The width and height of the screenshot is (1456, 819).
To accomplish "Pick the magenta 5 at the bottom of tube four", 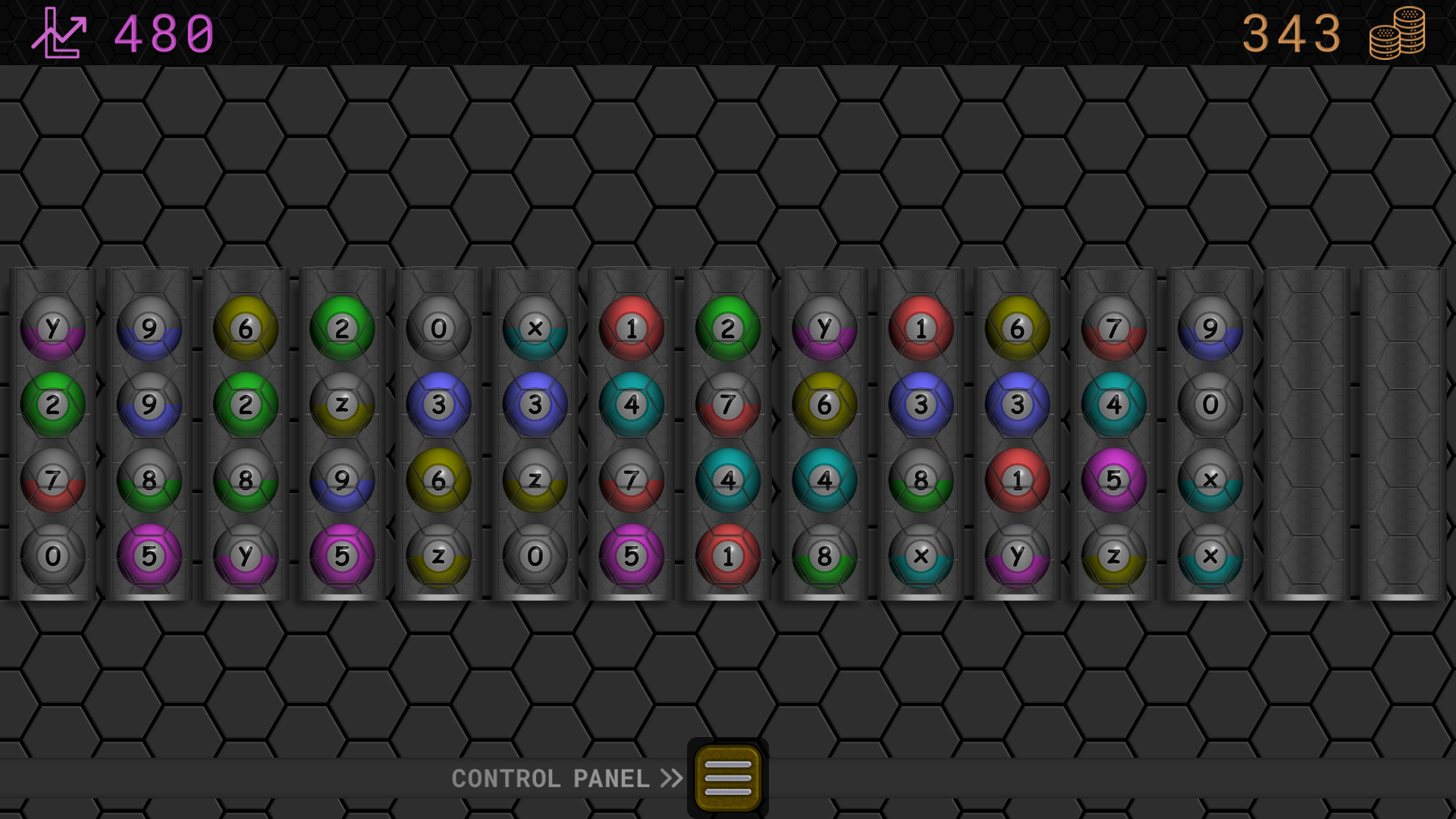I will tap(341, 556).
